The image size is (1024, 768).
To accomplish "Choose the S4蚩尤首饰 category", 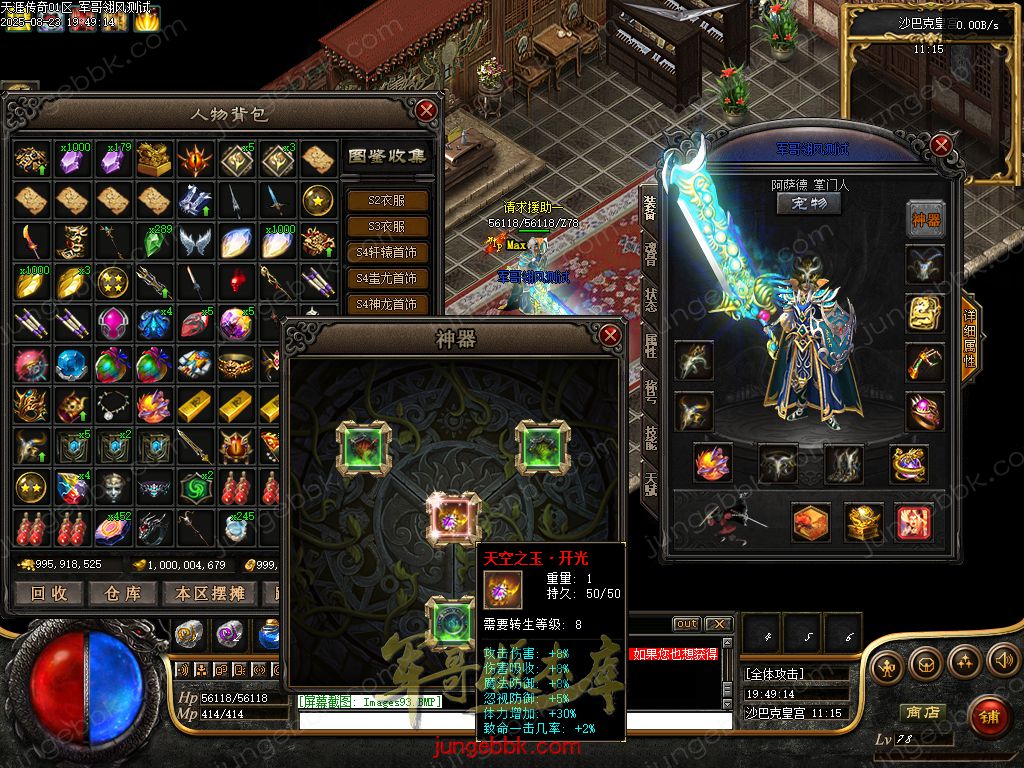I will [x=386, y=279].
